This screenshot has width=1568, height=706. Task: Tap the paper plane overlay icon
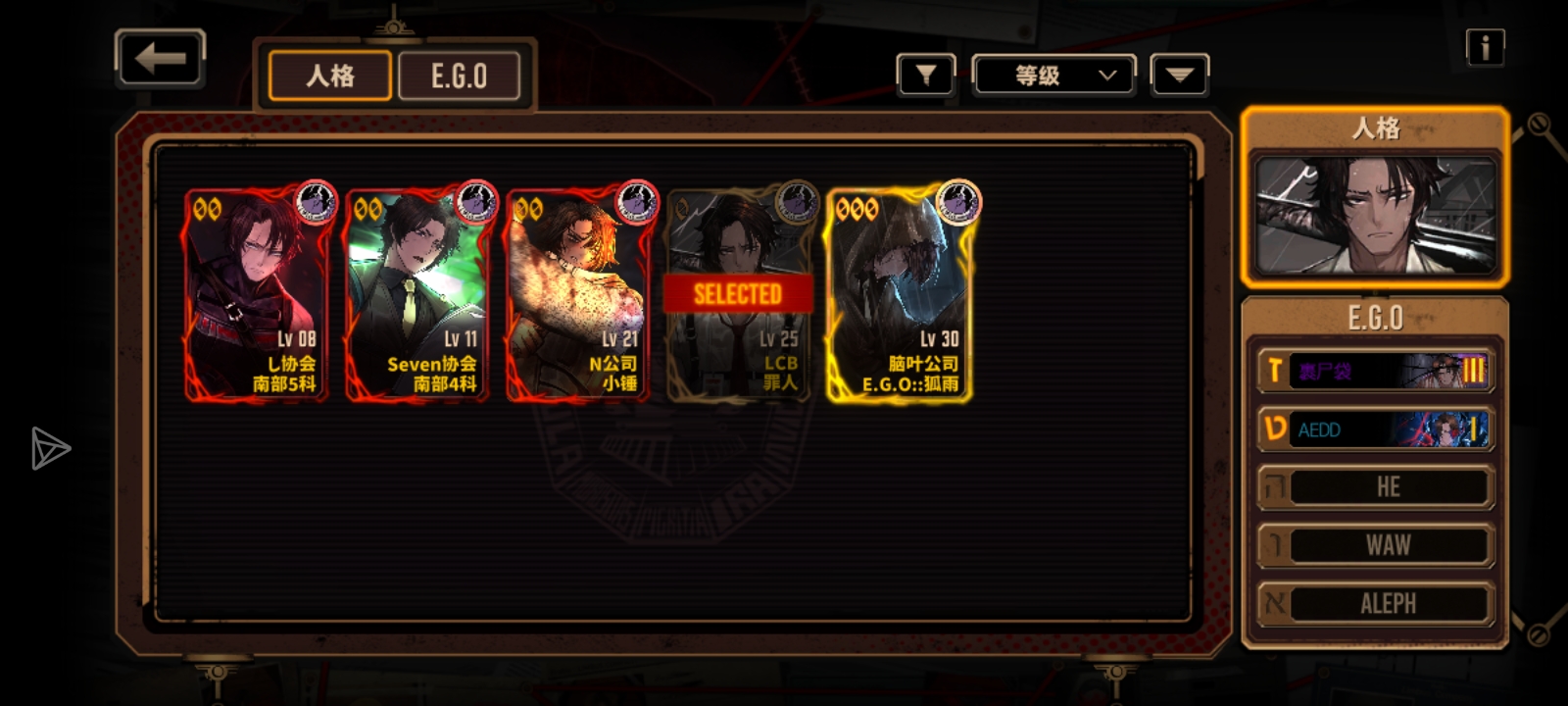coord(49,448)
